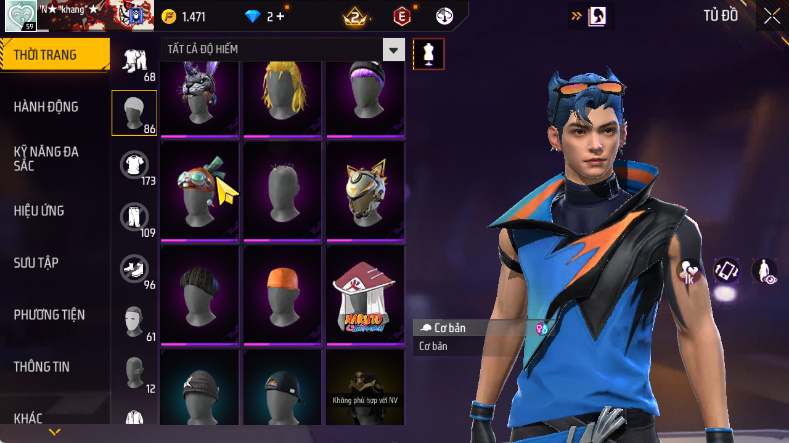Close the Tủ Đồ vault screen
Viewport: 789px width, 443px height.
[771, 16]
